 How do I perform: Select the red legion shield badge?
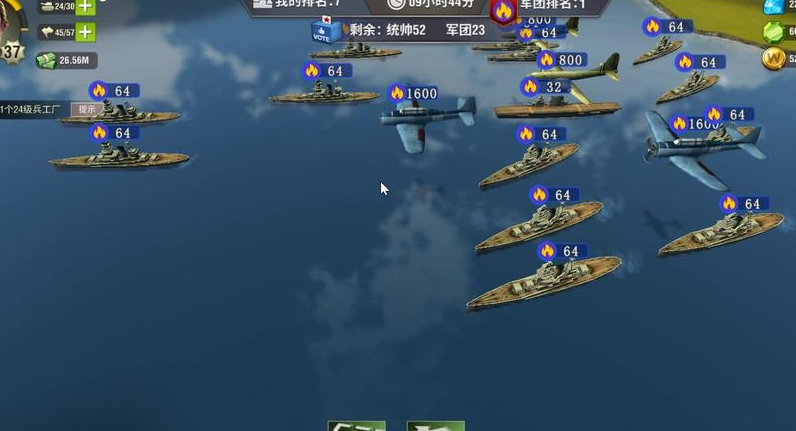pyautogui.click(x=503, y=9)
